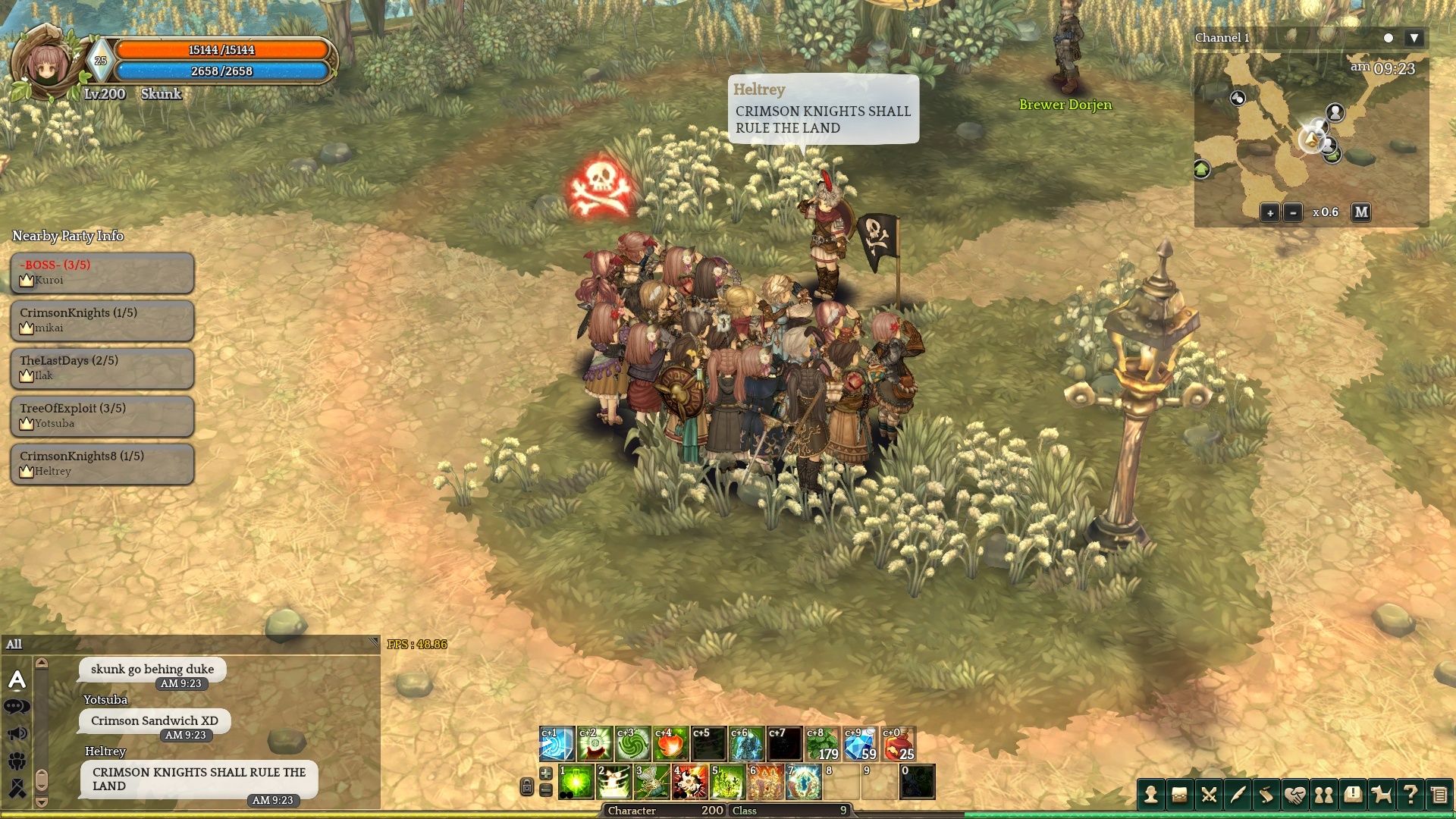This screenshot has height=819, width=1456.
Task: Open the pet dog menu icon
Action: (x=1382, y=795)
